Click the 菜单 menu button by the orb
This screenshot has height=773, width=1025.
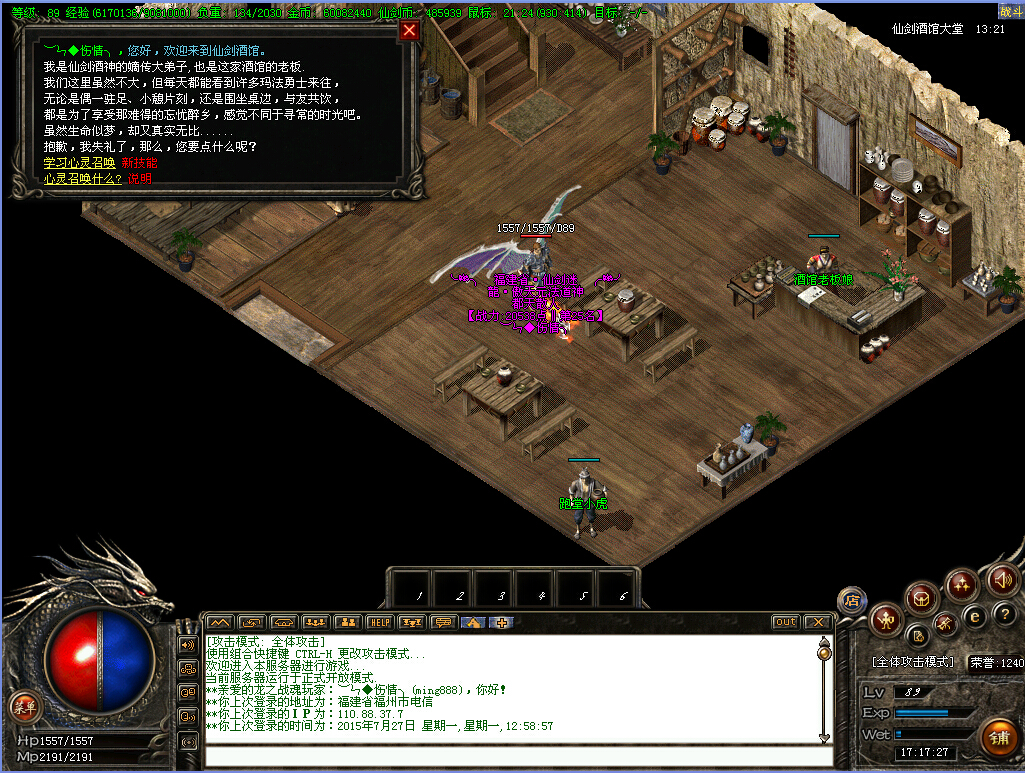coord(24,707)
